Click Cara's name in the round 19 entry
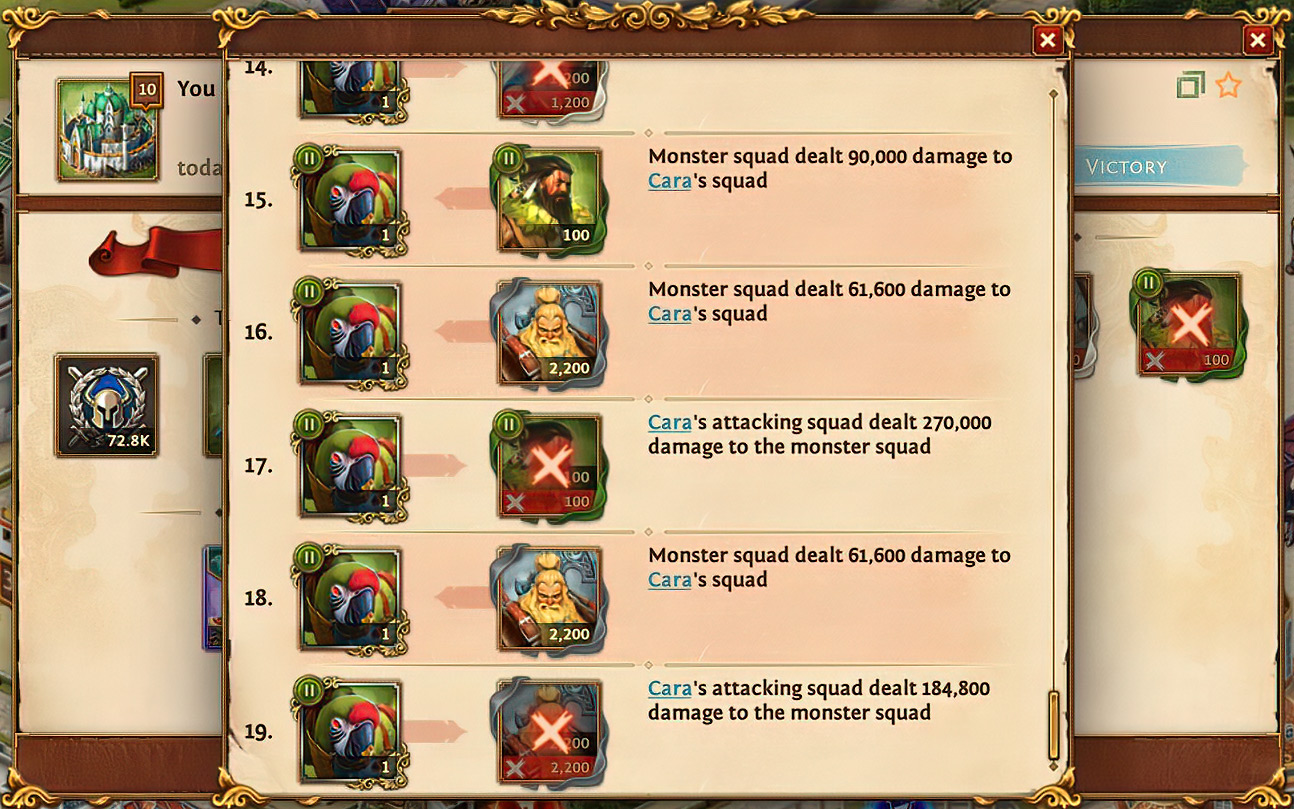The width and height of the screenshot is (1294, 809). coord(669,688)
